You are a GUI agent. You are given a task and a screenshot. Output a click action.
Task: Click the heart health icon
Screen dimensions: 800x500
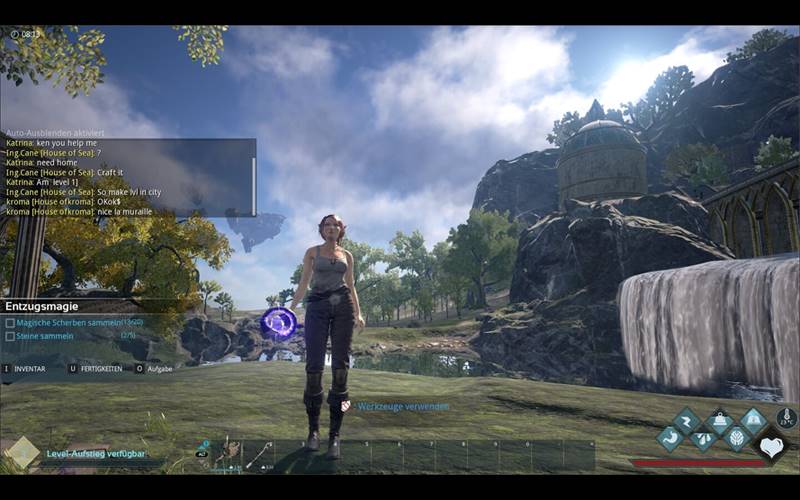(771, 446)
